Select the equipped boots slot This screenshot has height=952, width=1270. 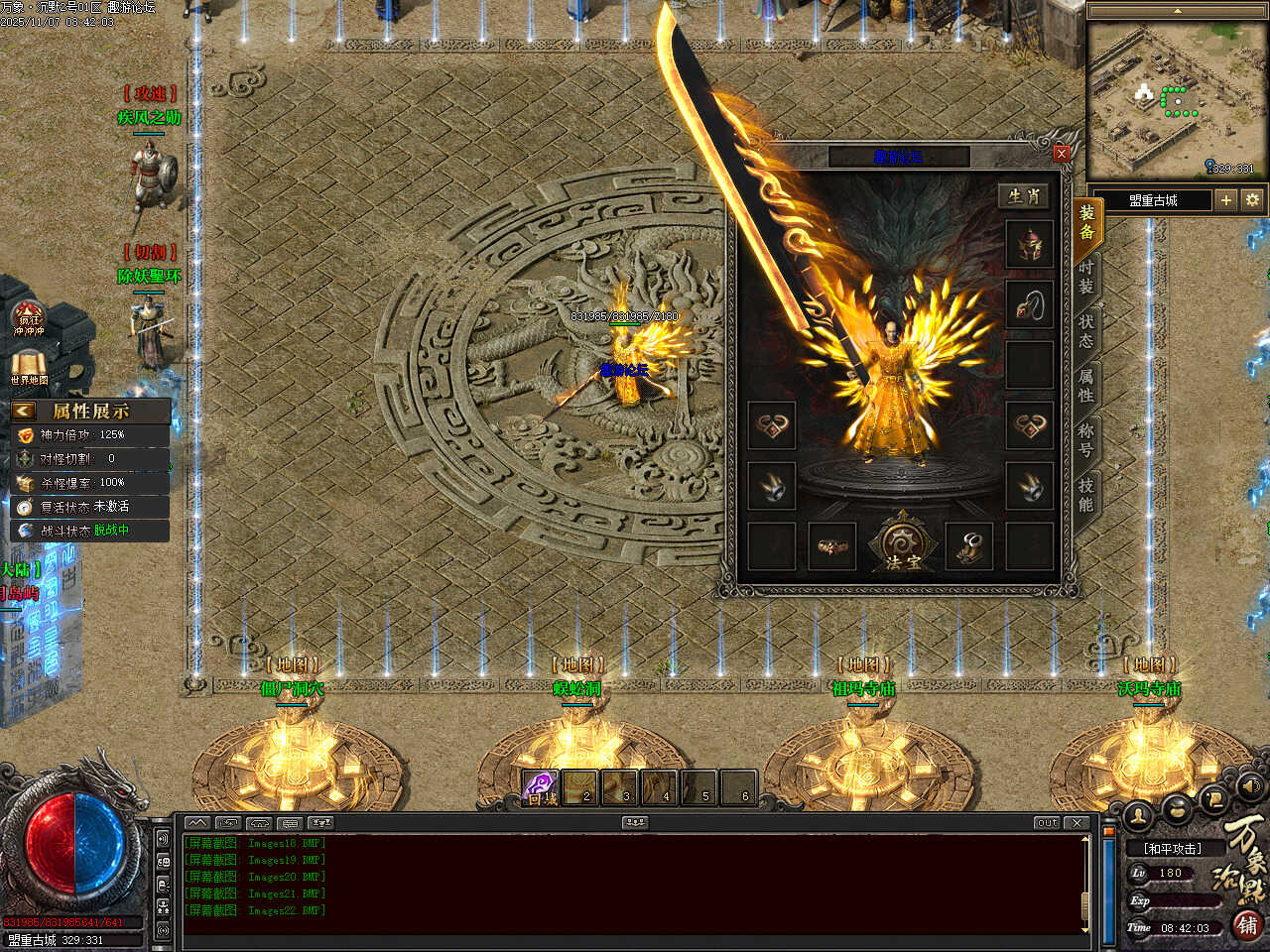pyautogui.click(x=969, y=545)
